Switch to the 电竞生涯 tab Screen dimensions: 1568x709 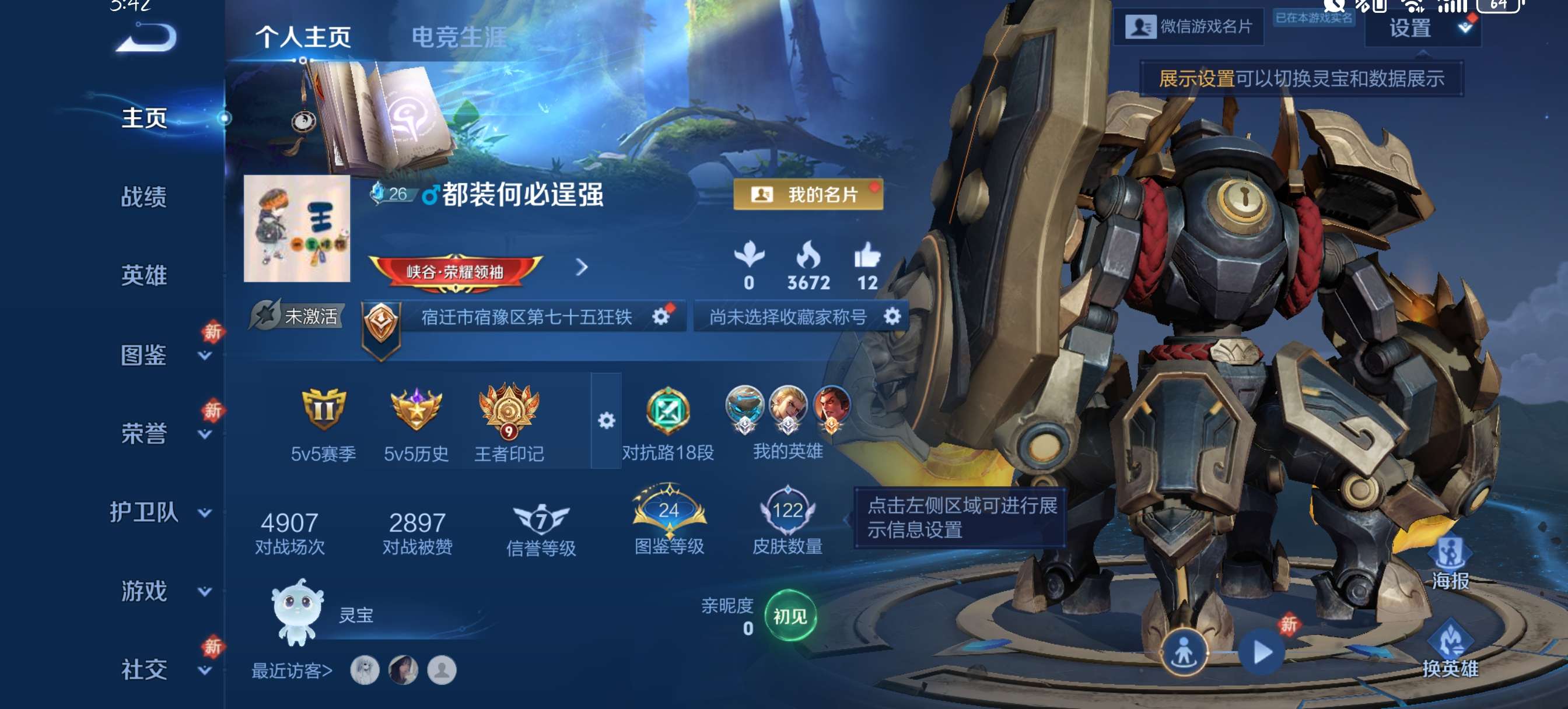pos(460,38)
